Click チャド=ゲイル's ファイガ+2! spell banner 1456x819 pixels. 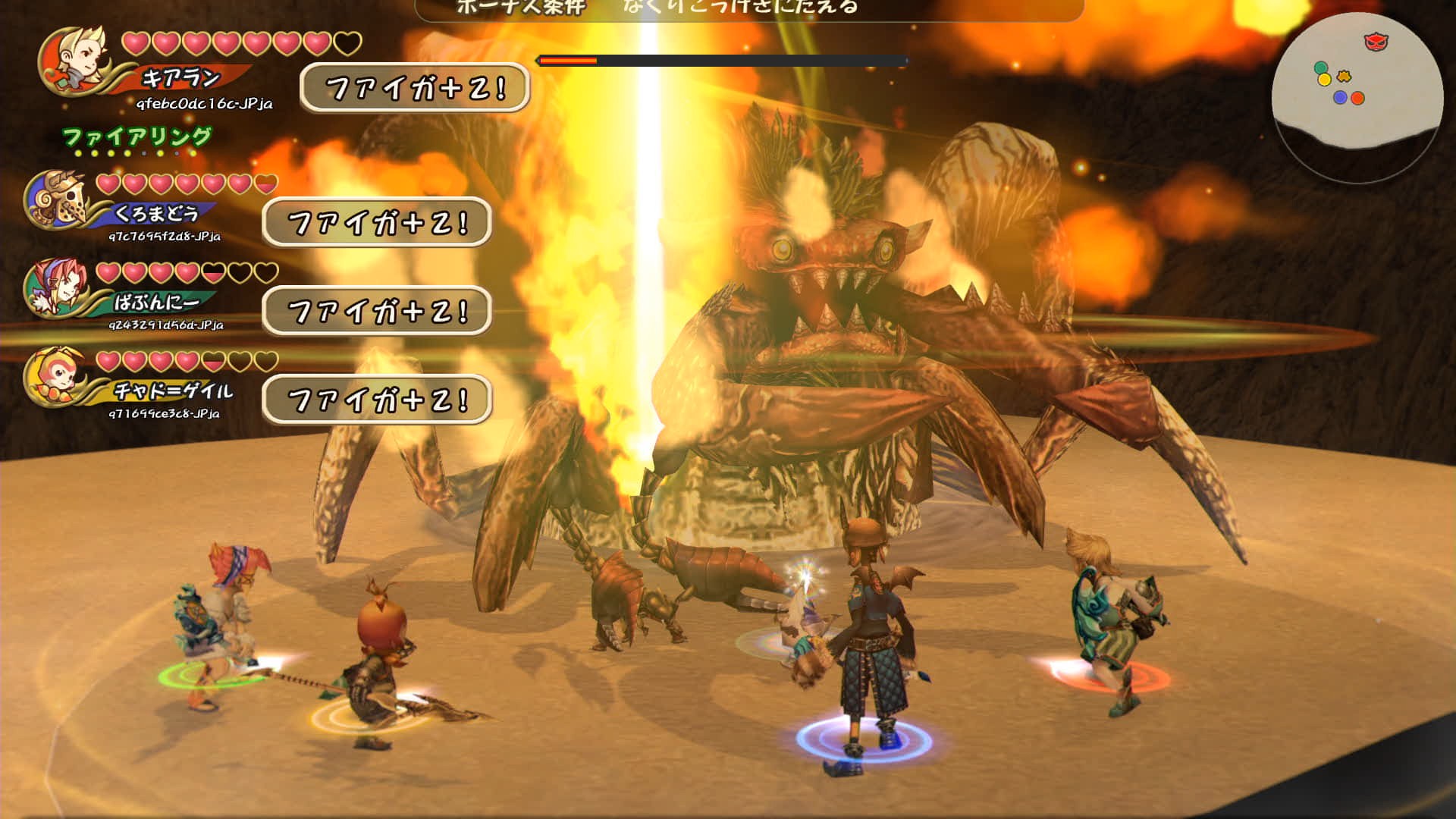(377, 400)
